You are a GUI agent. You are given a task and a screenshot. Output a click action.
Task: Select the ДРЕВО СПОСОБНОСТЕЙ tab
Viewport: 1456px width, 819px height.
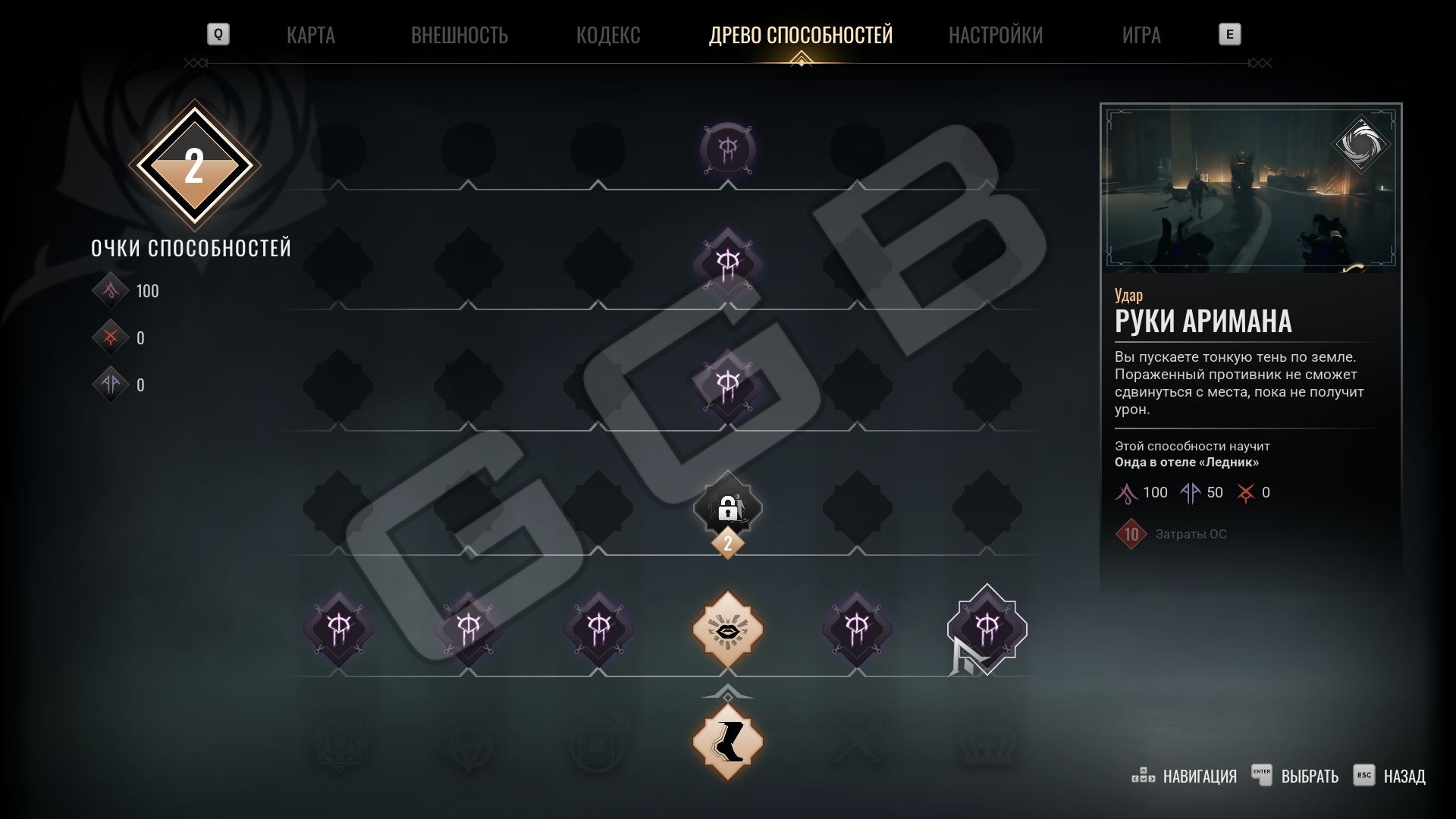800,35
